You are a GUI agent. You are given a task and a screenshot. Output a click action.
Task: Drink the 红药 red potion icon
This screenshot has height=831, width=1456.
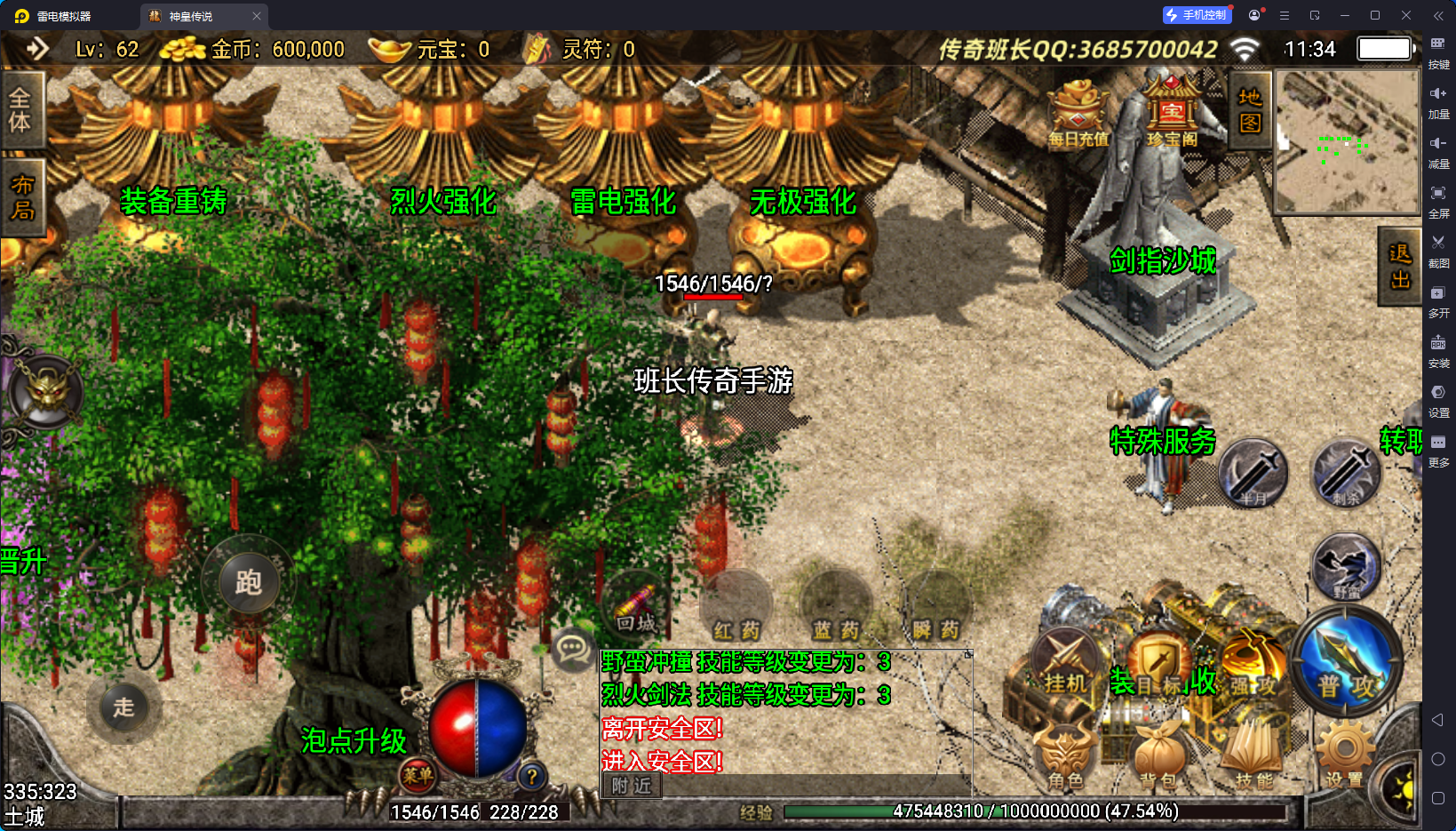pyautogui.click(x=735, y=609)
